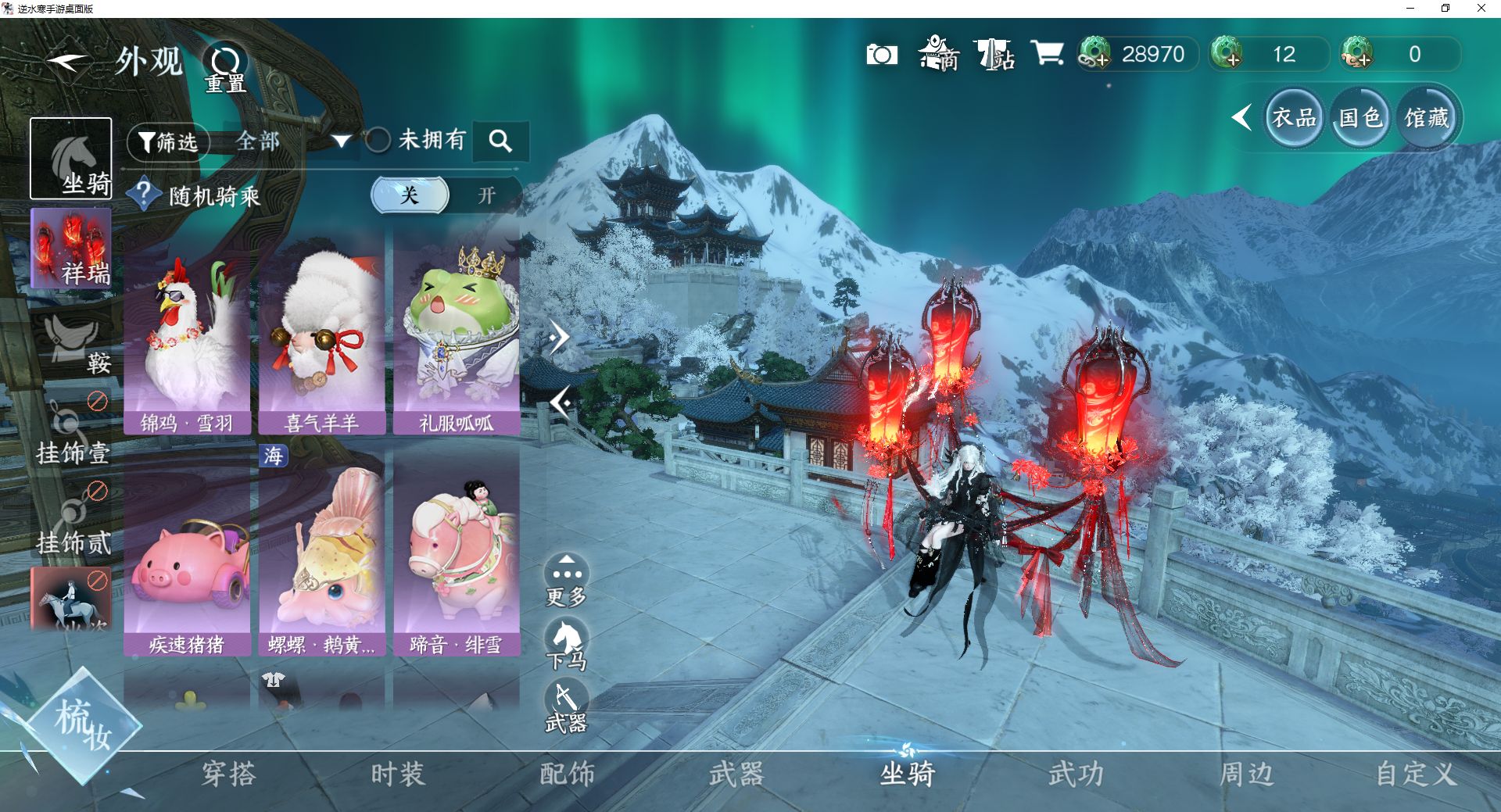Toggle the 未拥有 unowned checkbox
Viewport: 1501px width, 812px height.
(x=378, y=141)
